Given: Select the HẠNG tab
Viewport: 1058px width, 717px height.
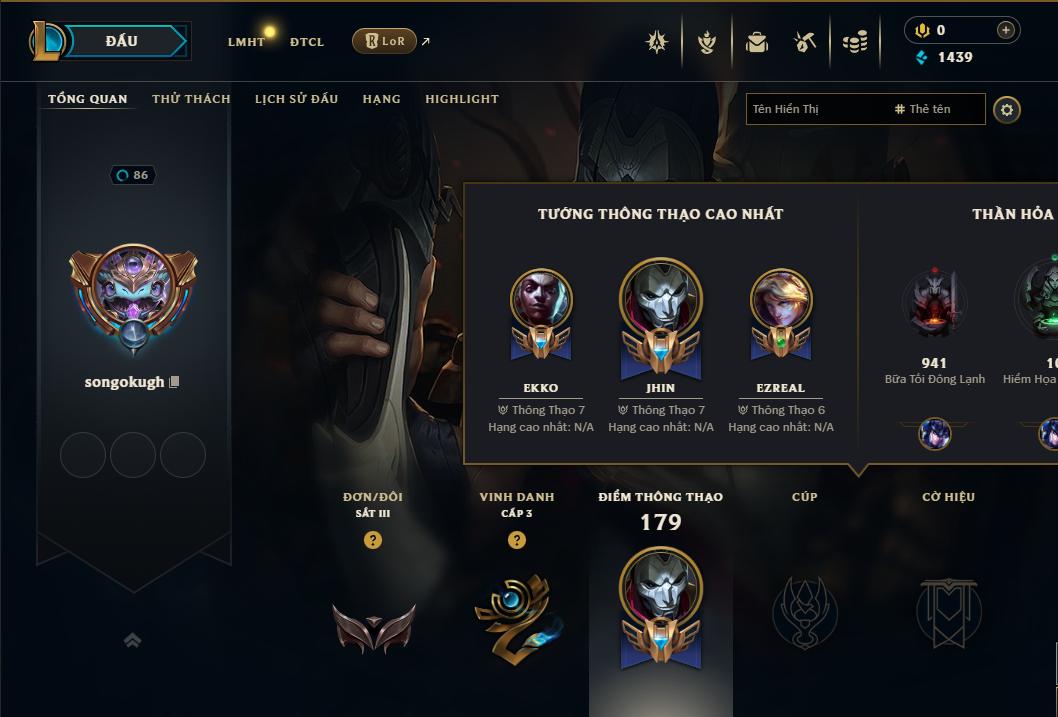Looking at the screenshot, I should click(381, 99).
